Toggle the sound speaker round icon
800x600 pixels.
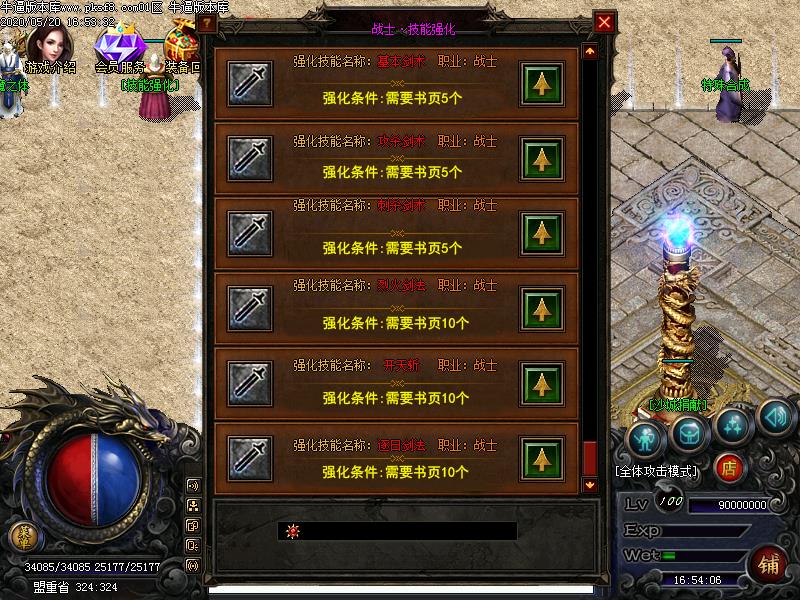tap(774, 415)
